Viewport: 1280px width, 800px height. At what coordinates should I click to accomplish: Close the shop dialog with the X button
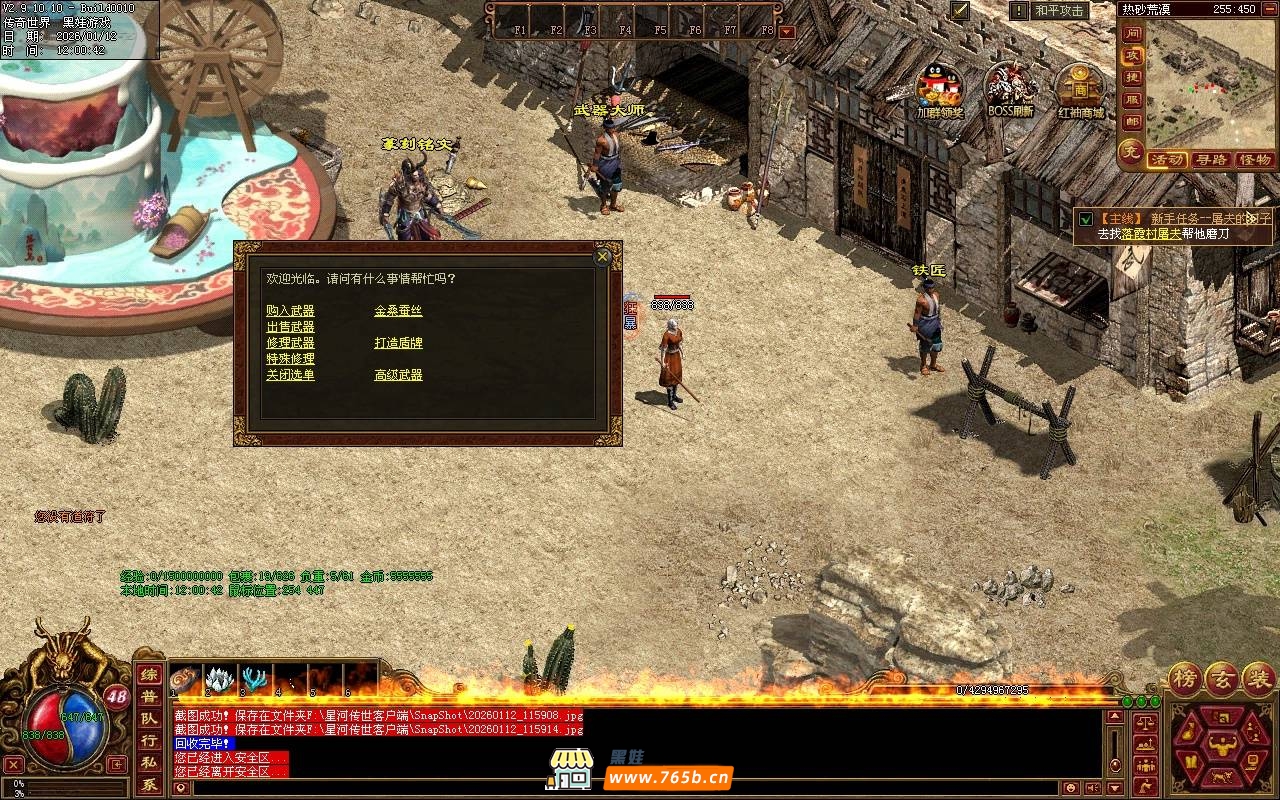click(602, 257)
